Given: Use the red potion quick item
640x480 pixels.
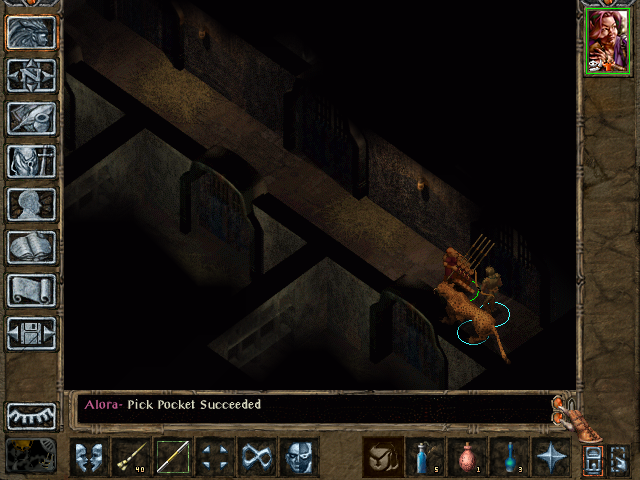Looking at the screenshot, I should click(x=467, y=457).
